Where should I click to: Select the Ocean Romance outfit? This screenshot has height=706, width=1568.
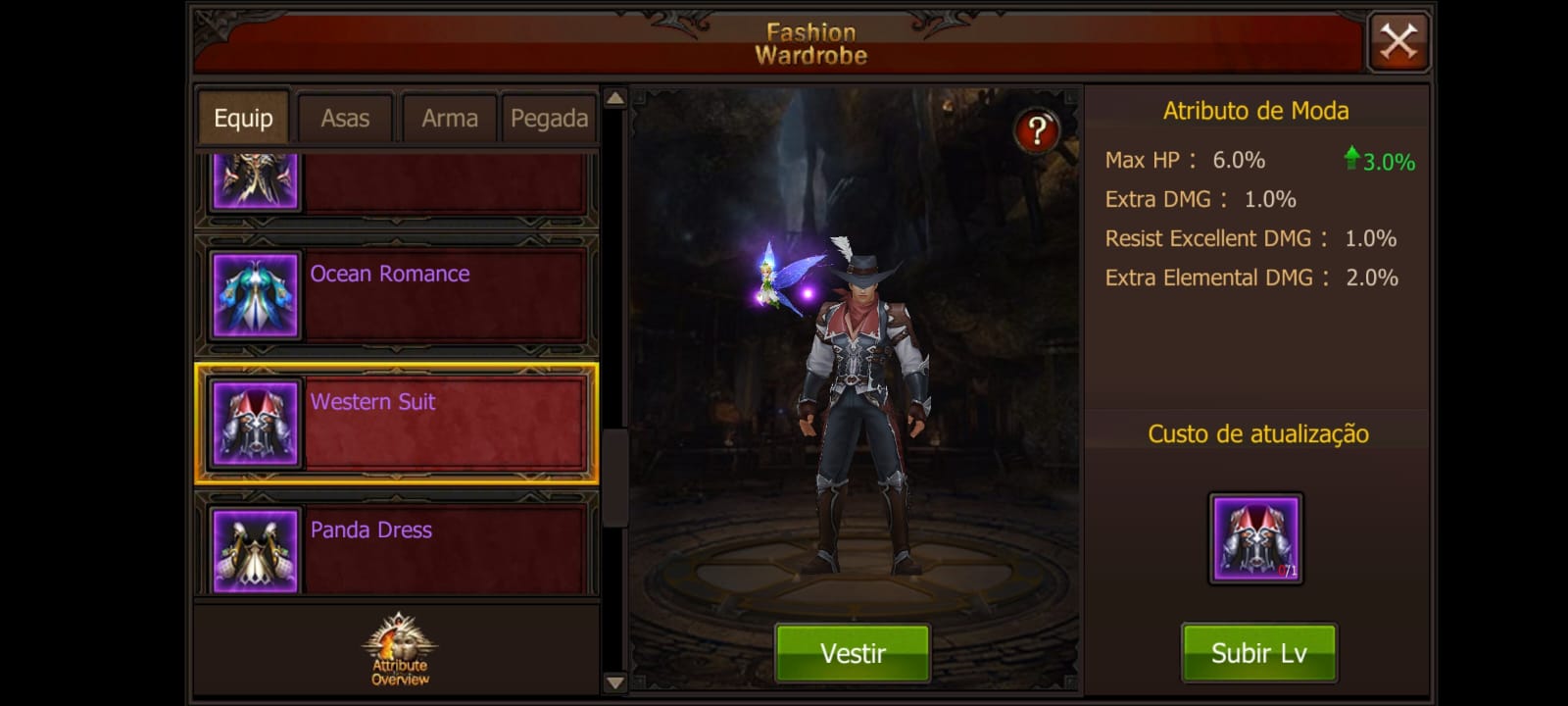pos(397,294)
